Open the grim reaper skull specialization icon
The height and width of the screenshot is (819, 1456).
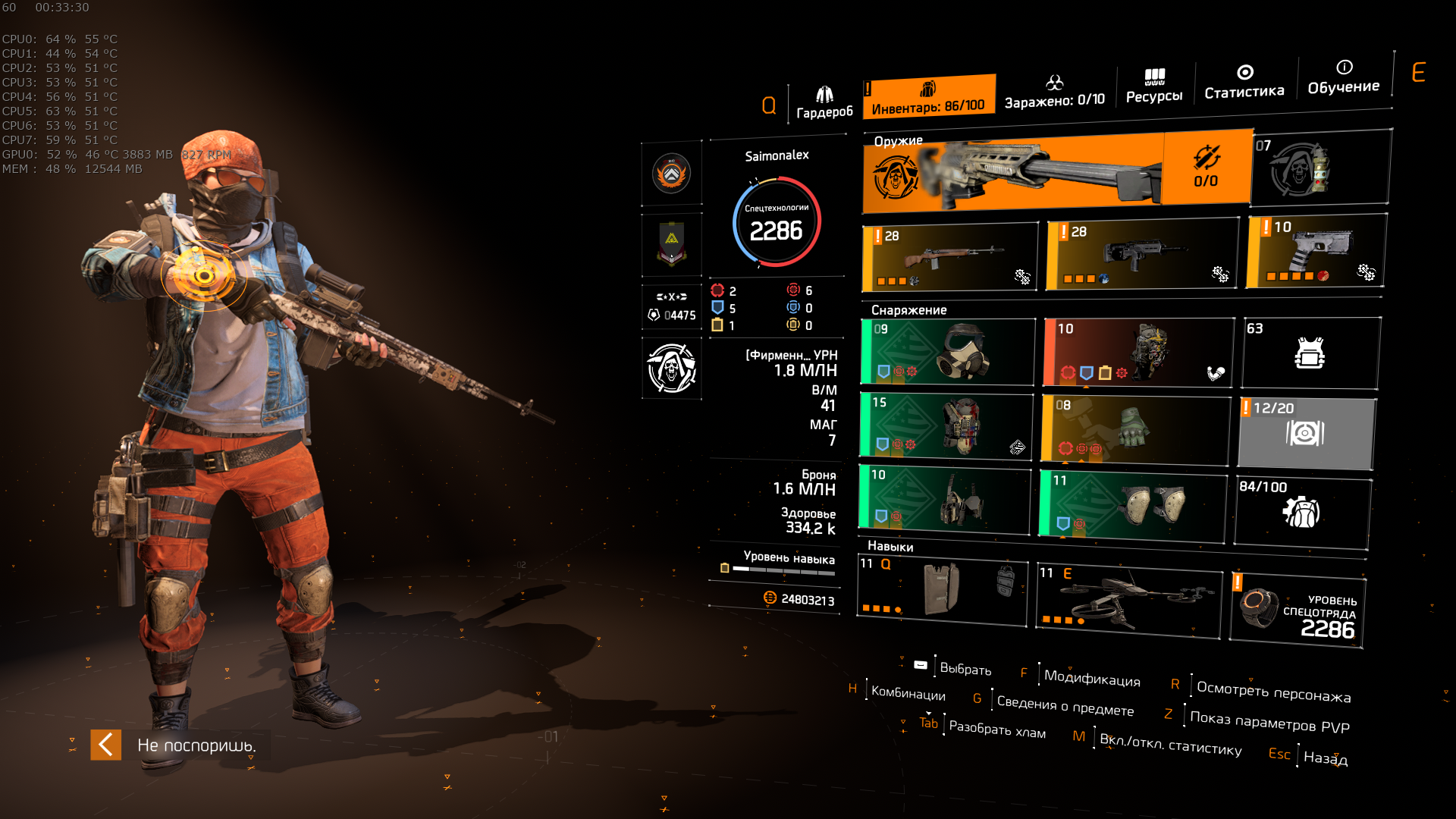click(x=671, y=369)
